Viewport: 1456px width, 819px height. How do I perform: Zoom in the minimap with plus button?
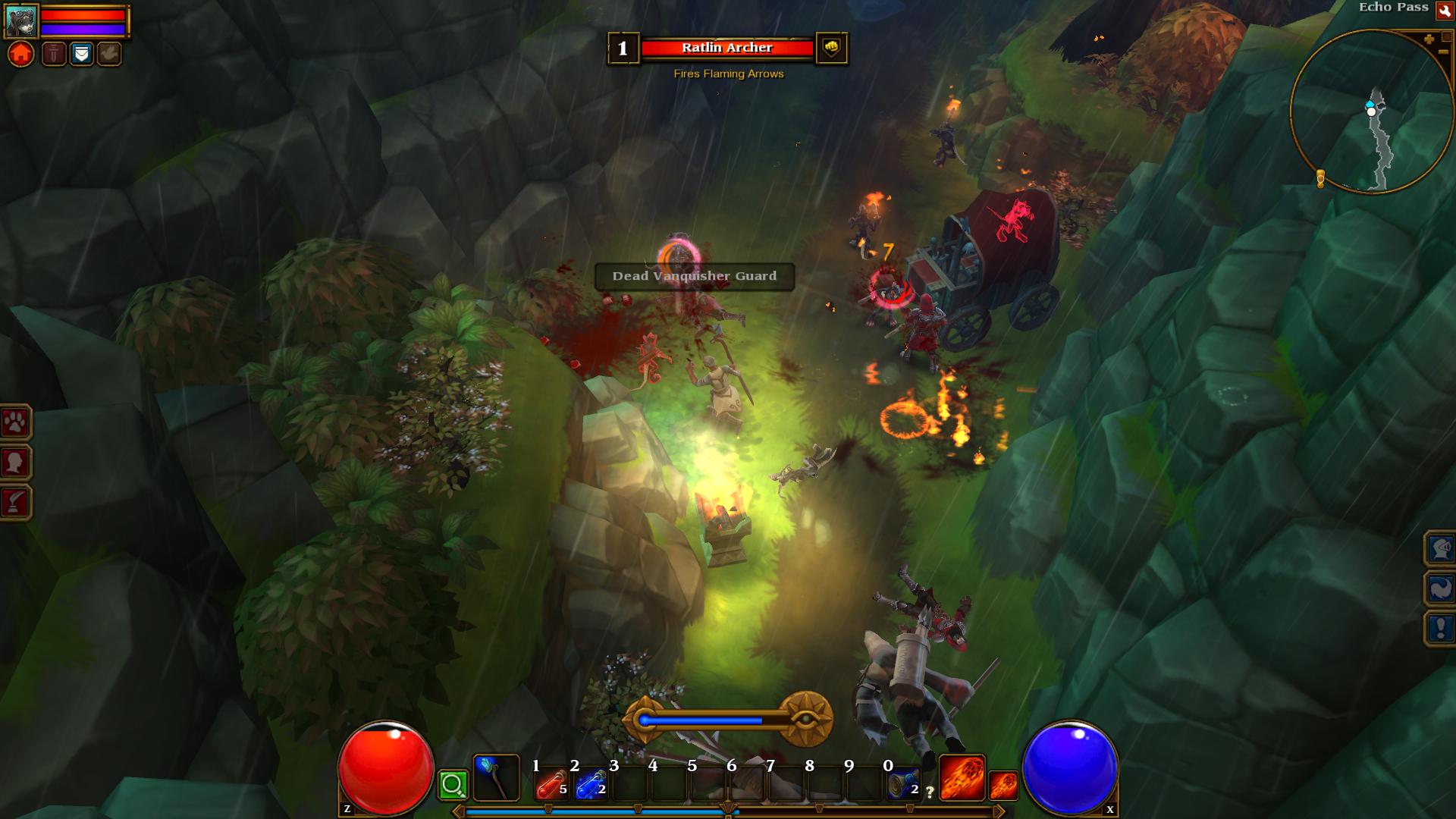1429,39
